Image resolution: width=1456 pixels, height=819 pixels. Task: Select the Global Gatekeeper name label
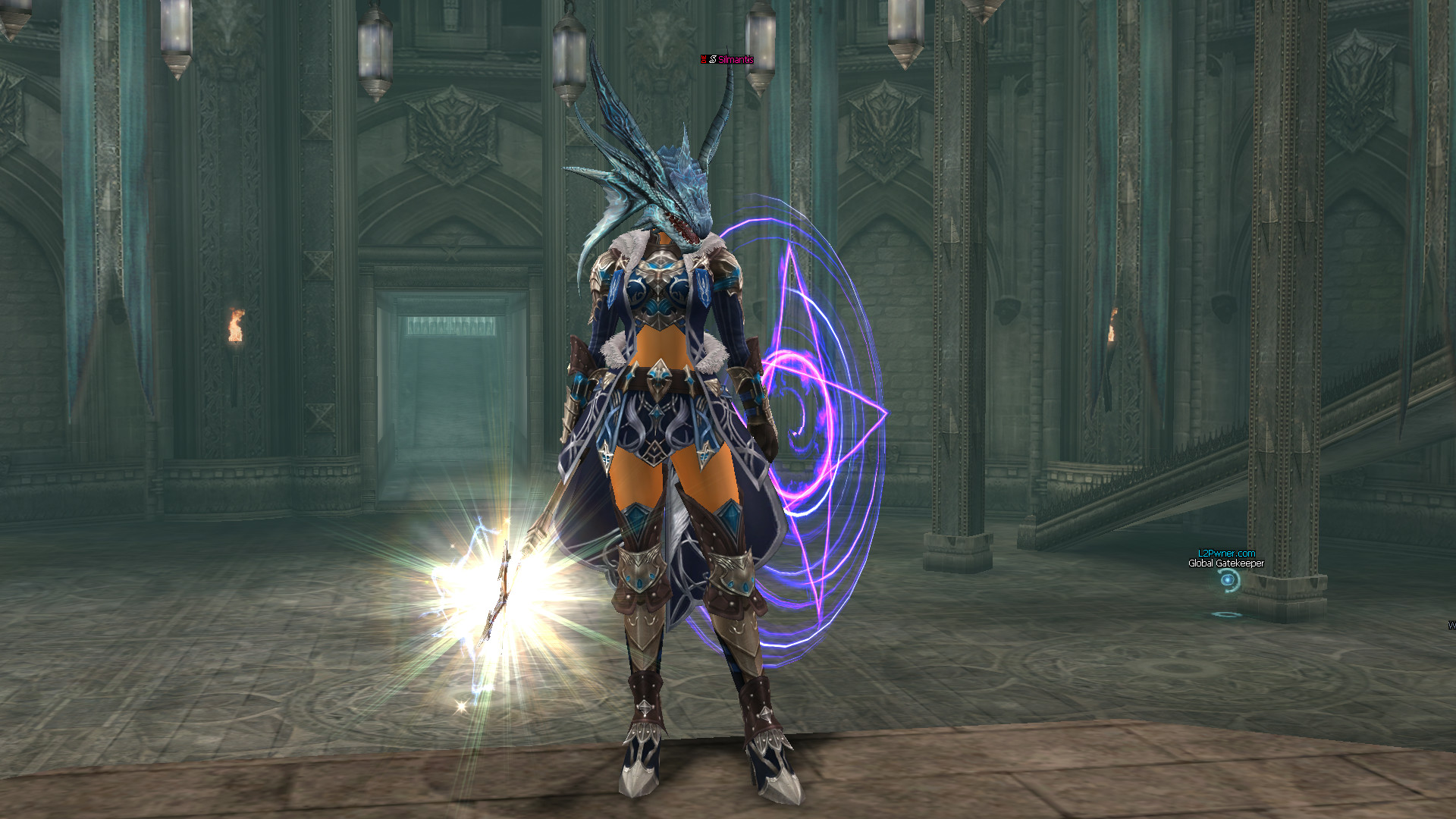coord(1225,563)
